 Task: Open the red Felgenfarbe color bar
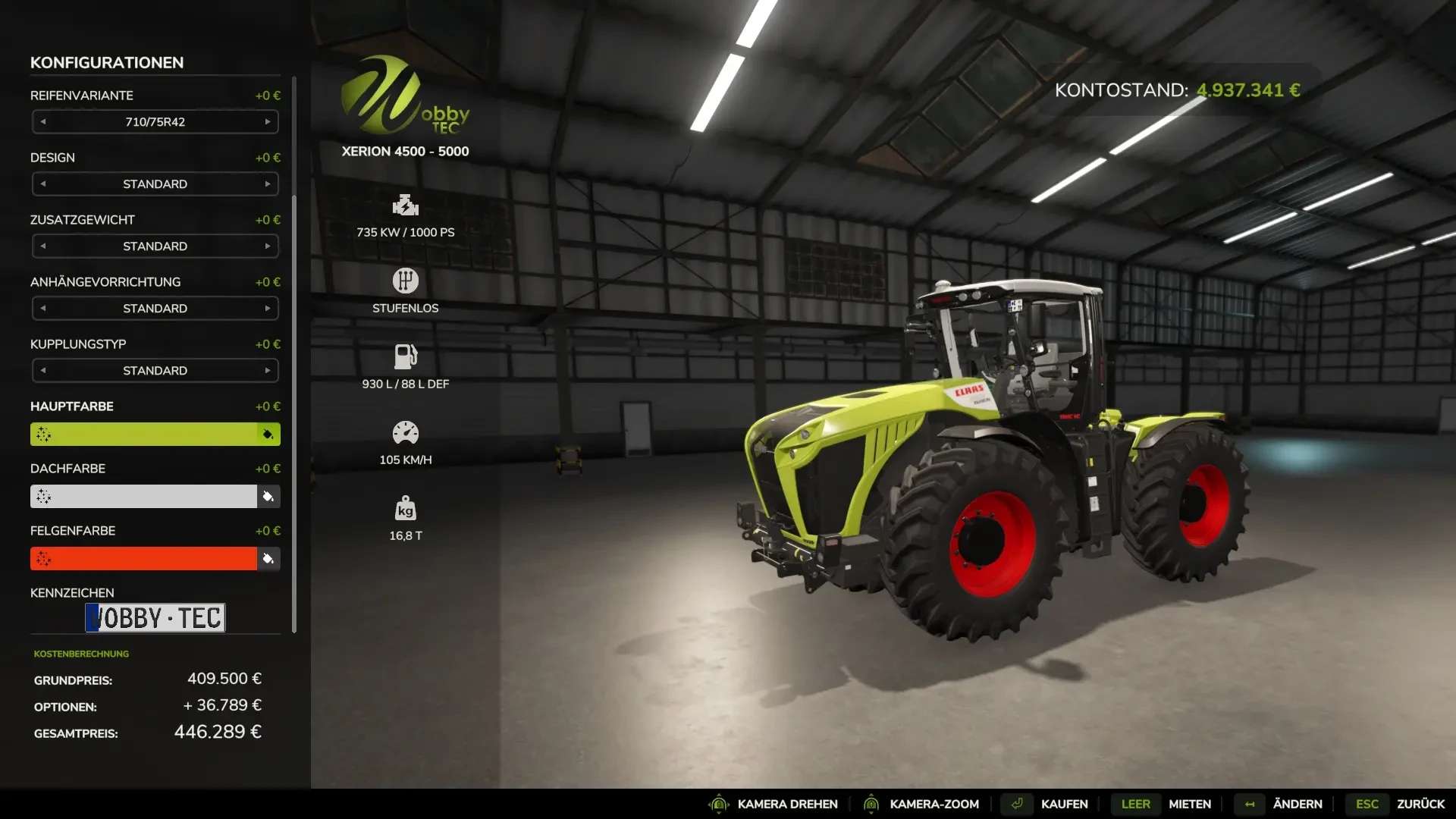click(x=144, y=558)
